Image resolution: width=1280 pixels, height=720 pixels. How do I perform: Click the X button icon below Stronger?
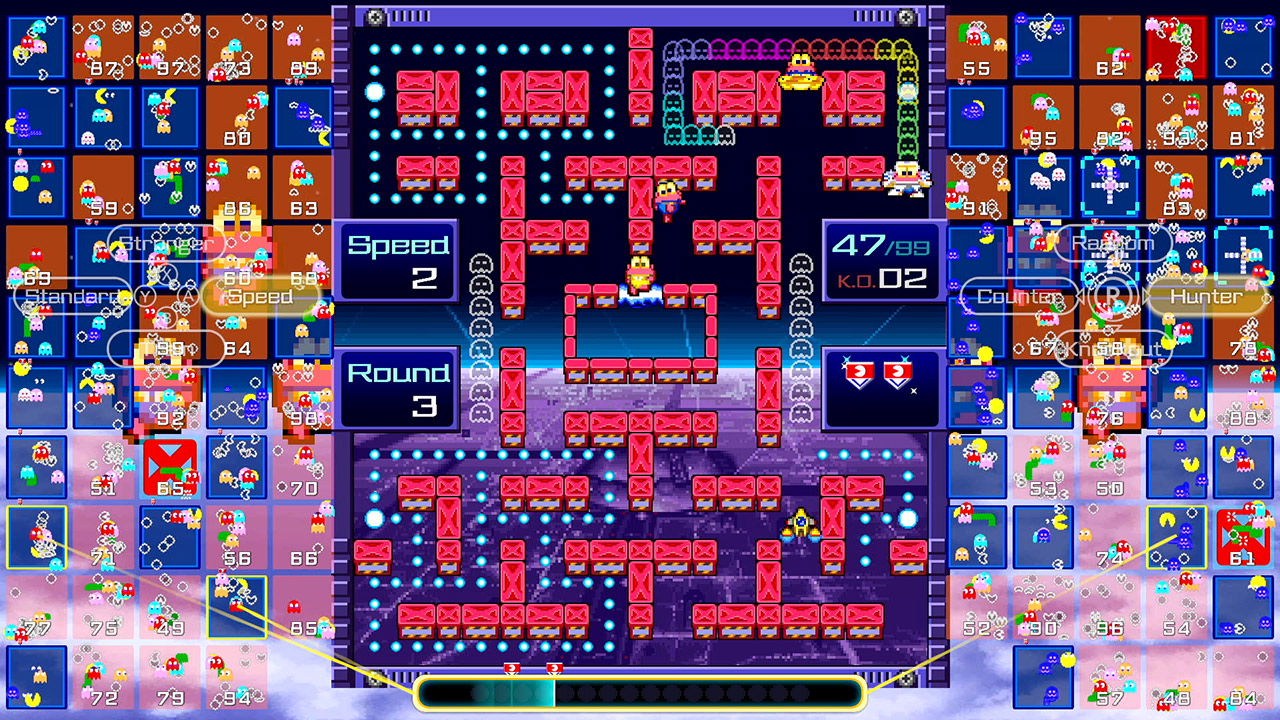click(165, 274)
